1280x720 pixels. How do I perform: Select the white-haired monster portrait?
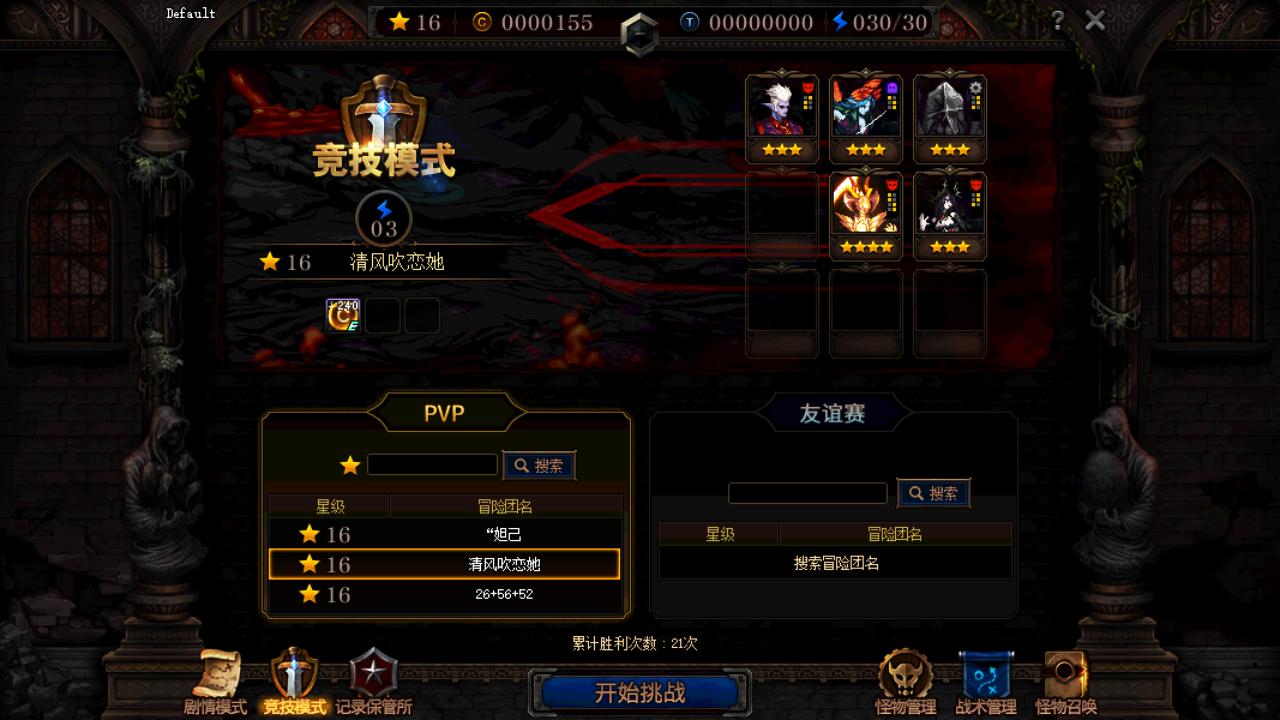tap(782, 107)
